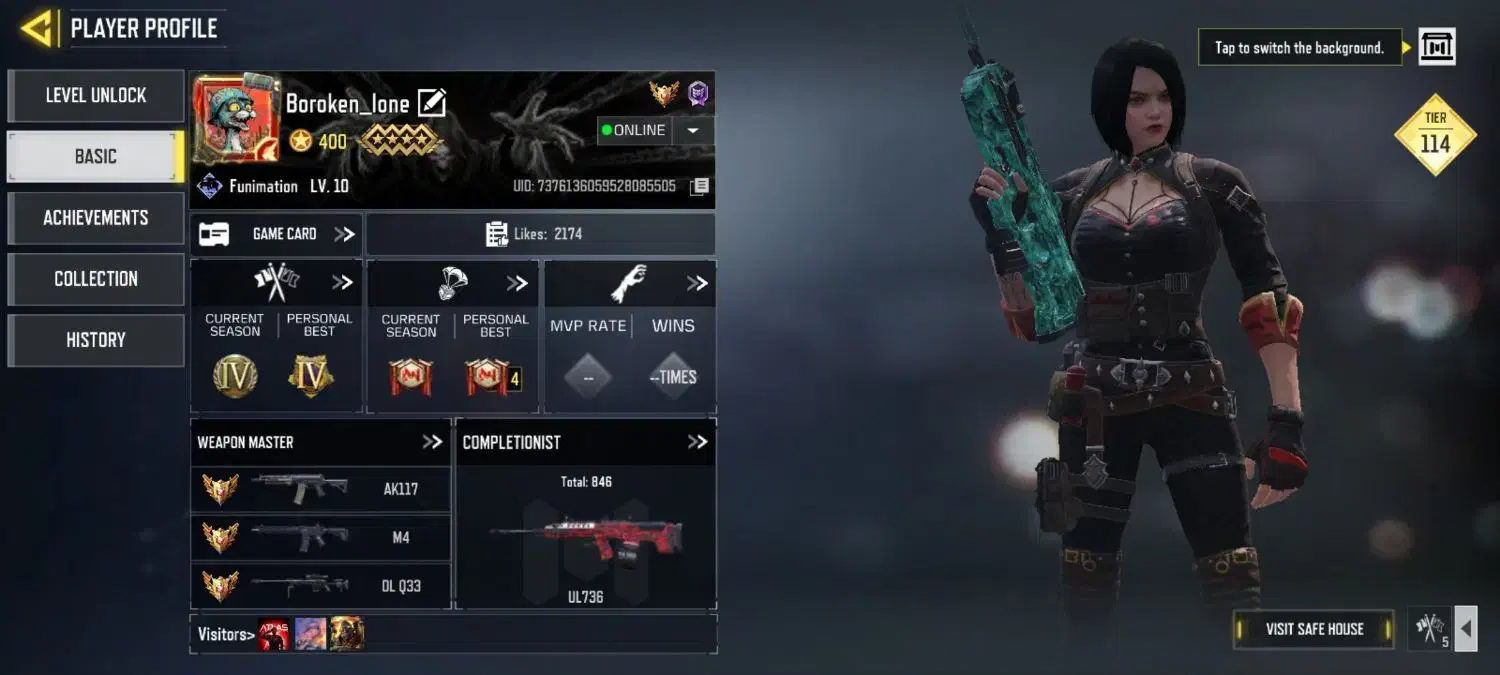Select the Basic profile tab
This screenshot has width=1500, height=675.
point(96,157)
